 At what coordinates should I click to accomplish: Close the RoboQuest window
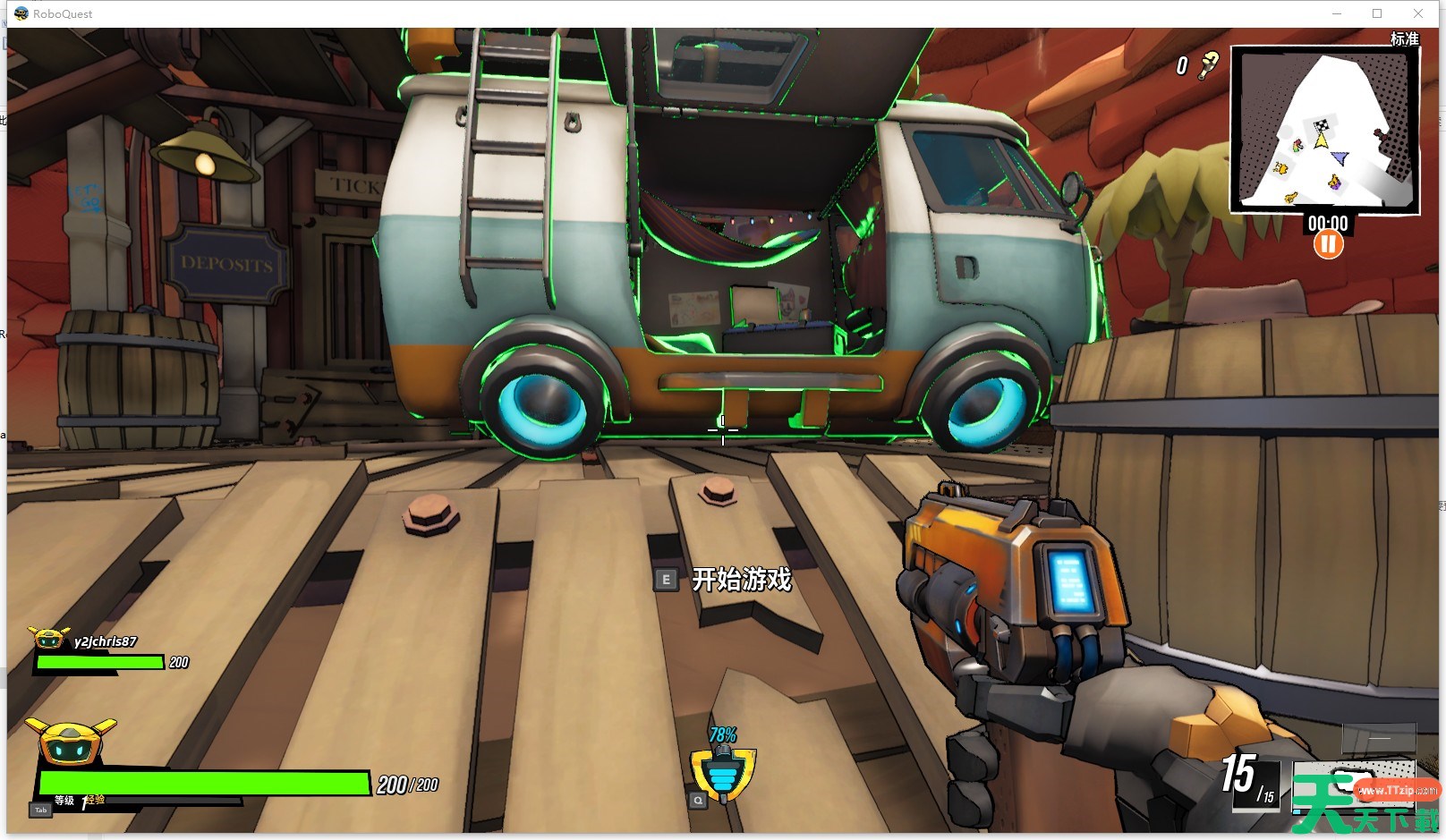1418,13
